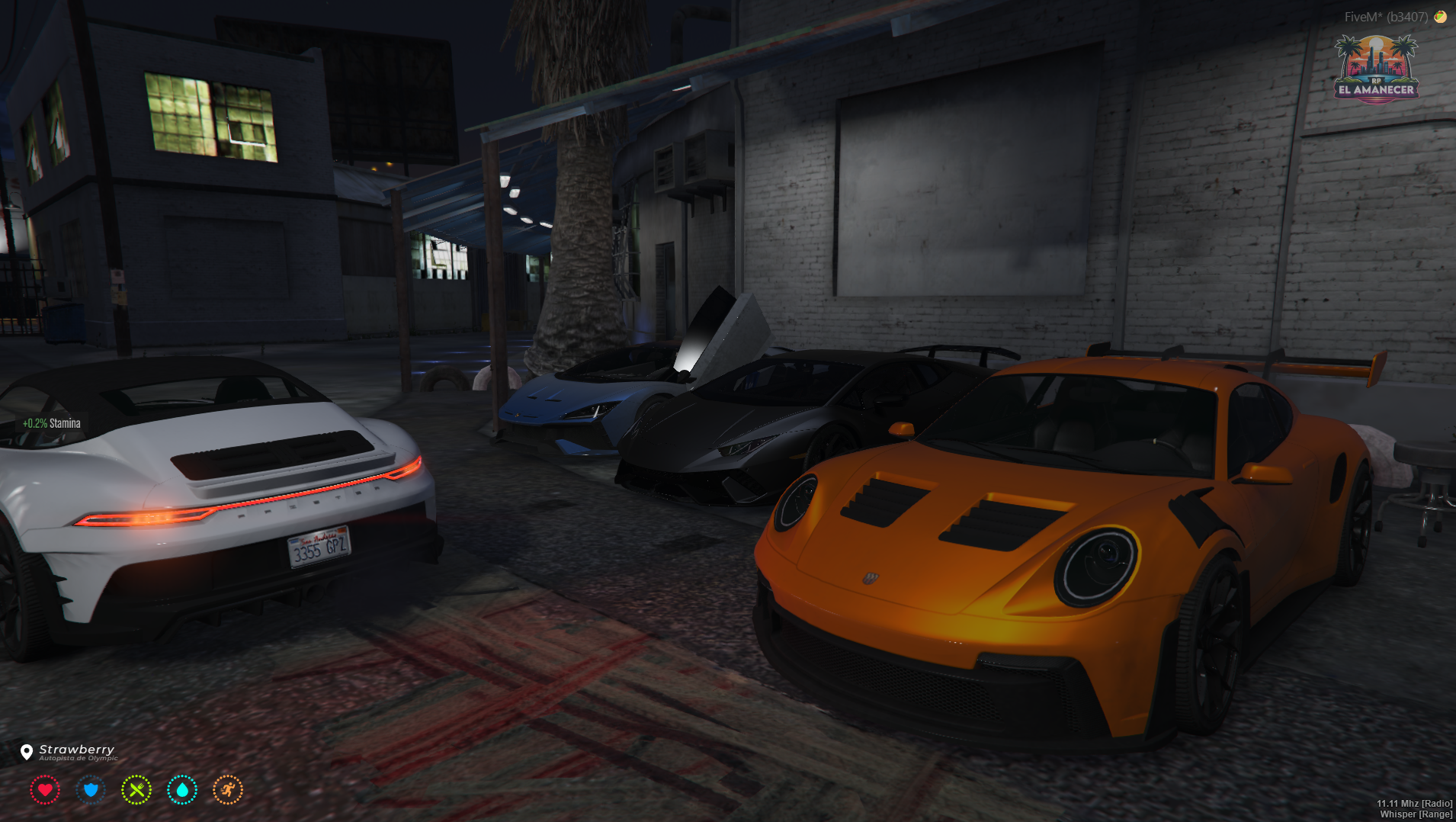This screenshot has height=822, width=1456.
Task: Click the red heart health icon
Action: pyautogui.click(x=45, y=790)
